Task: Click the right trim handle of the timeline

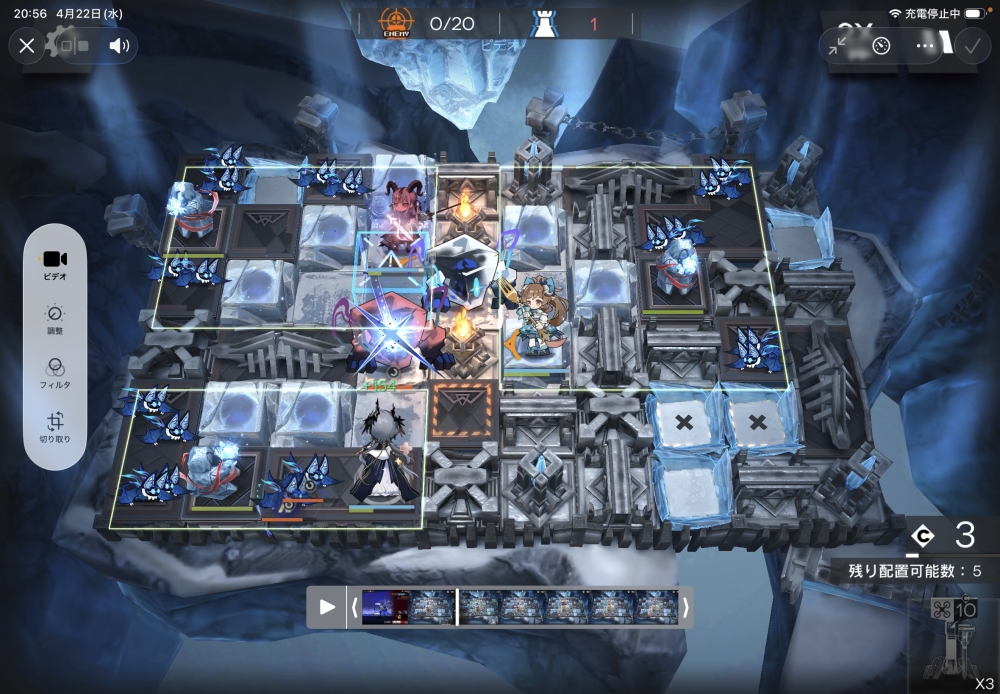Action: tap(685, 607)
